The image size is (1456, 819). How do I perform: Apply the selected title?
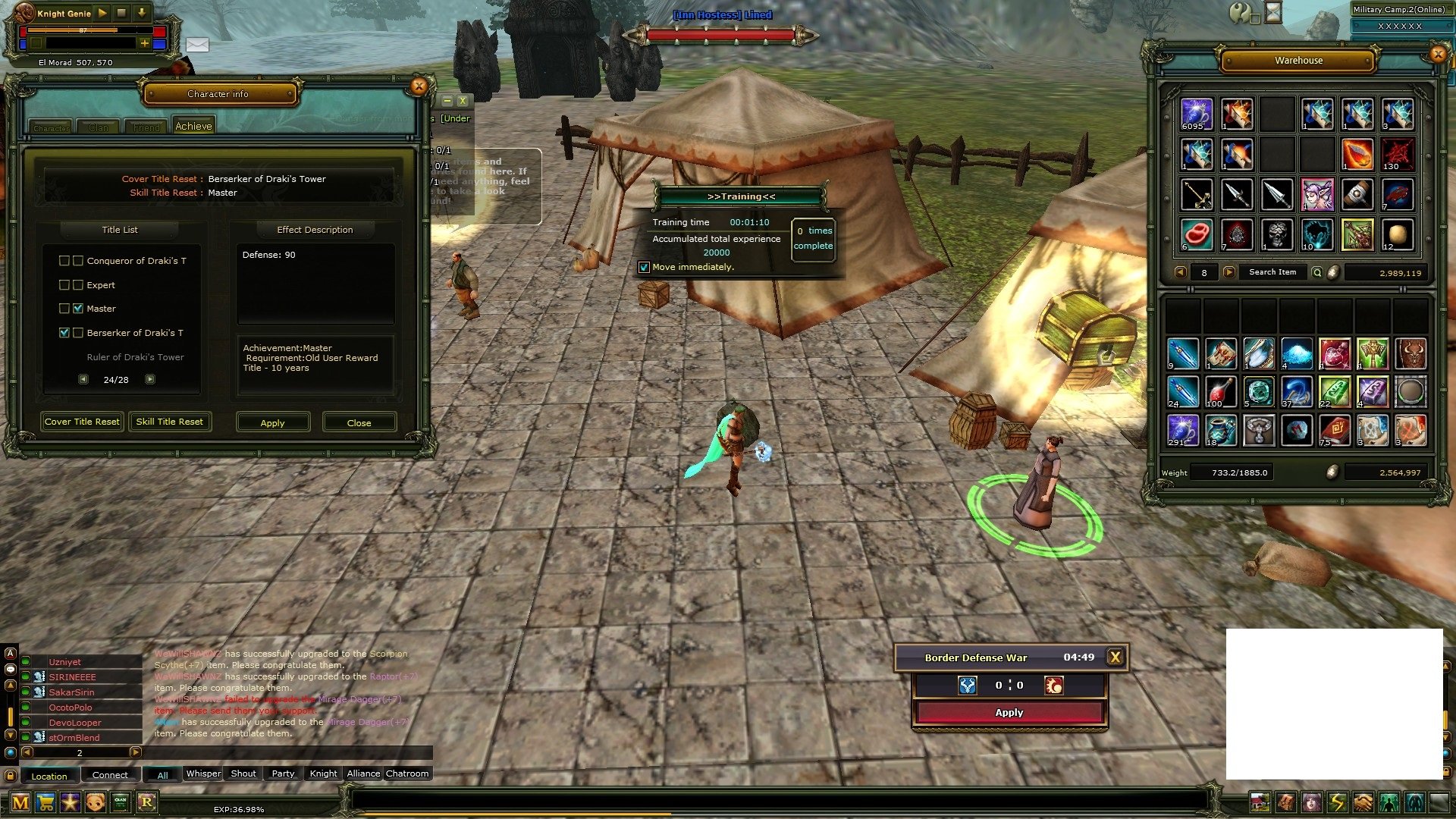(272, 422)
